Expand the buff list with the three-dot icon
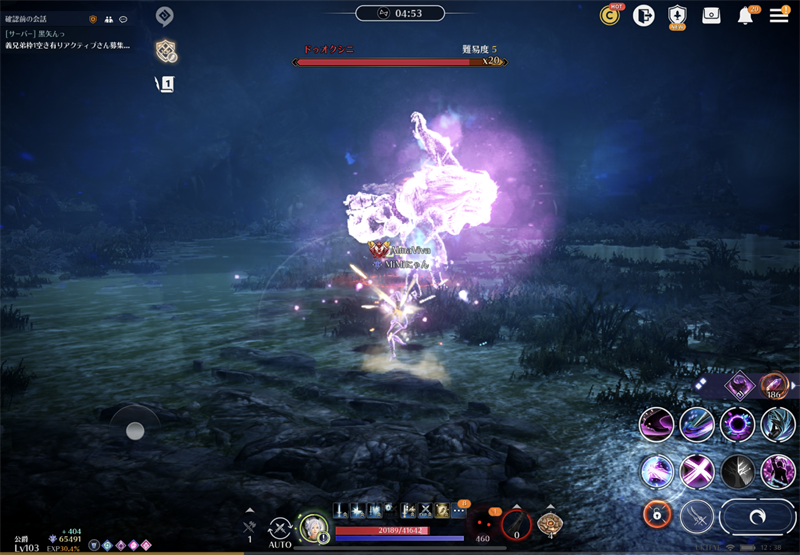Image resolution: width=800 pixels, height=555 pixels. click(459, 510)
